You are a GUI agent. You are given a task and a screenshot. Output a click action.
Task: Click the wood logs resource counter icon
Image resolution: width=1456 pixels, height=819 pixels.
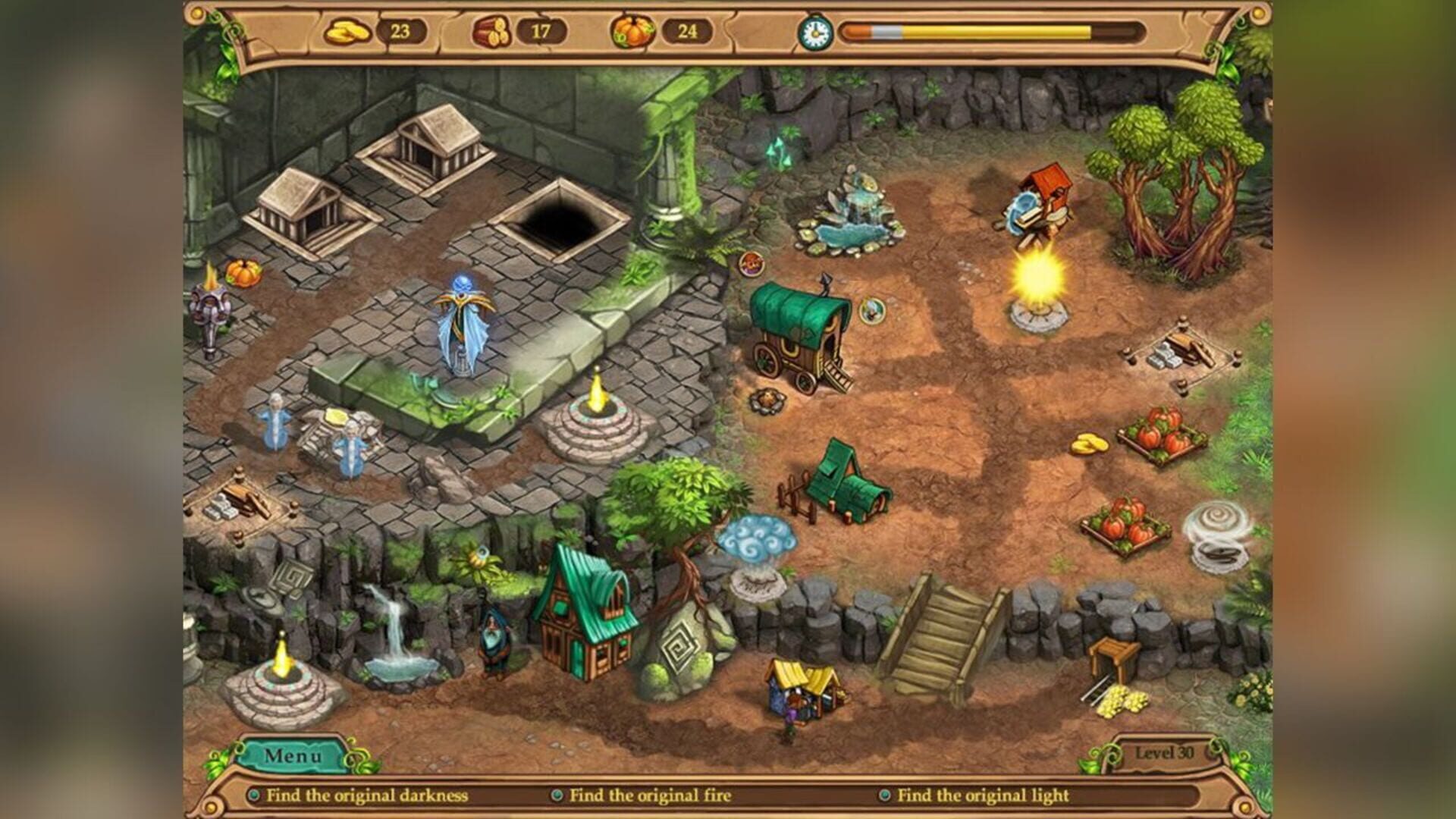493,30
